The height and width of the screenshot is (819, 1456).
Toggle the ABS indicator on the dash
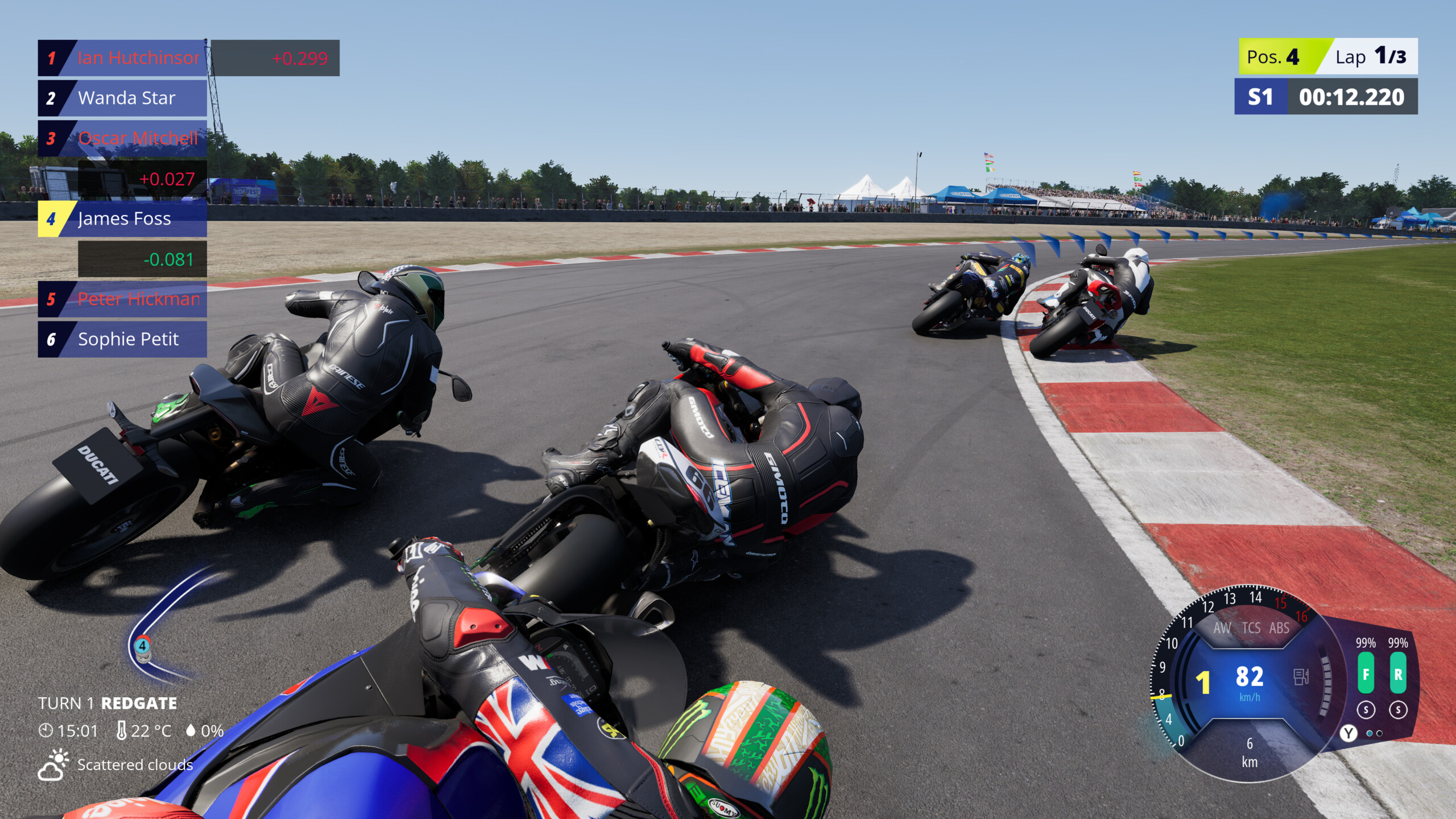coord(1279,628)
